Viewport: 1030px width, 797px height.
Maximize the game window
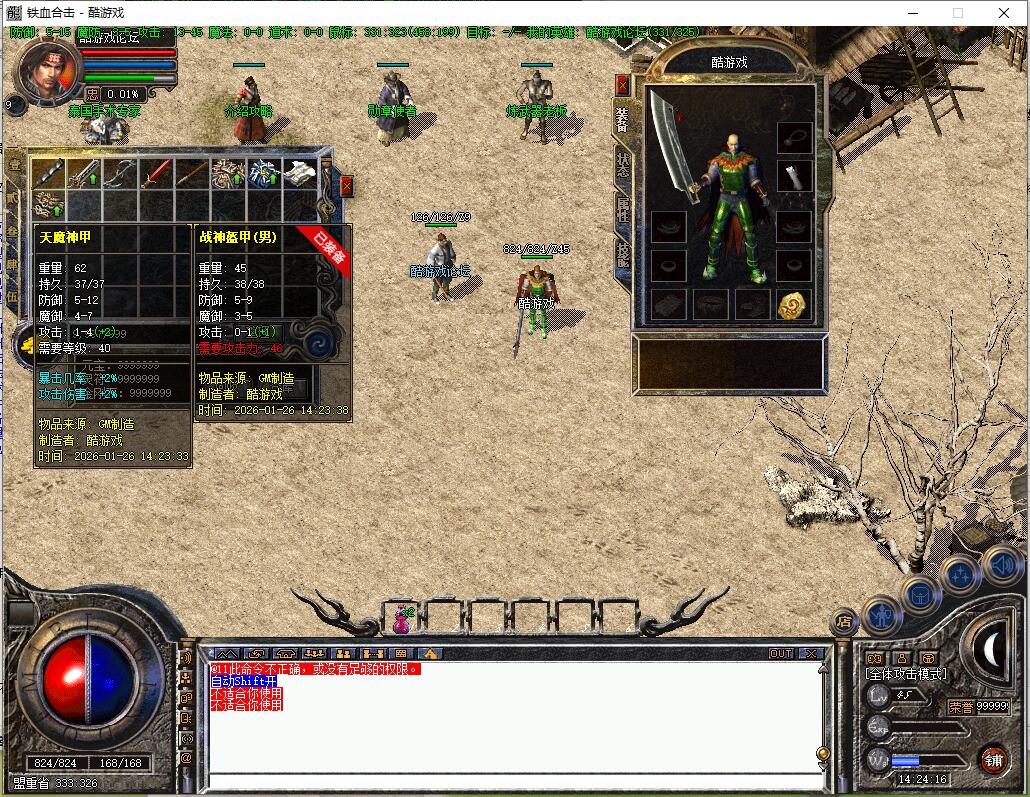click(x=957, y=13)
